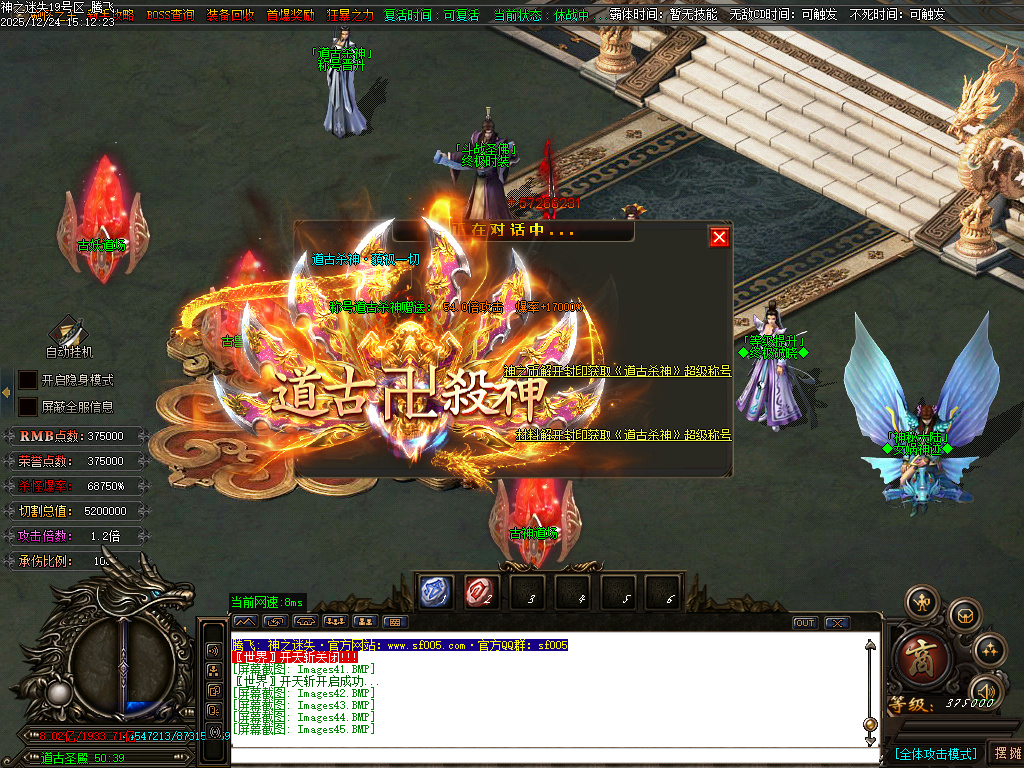This screenshot has height=768, width=1024.
Task: Open 装备回收 equipment recycling
Action: pos(230,15)
